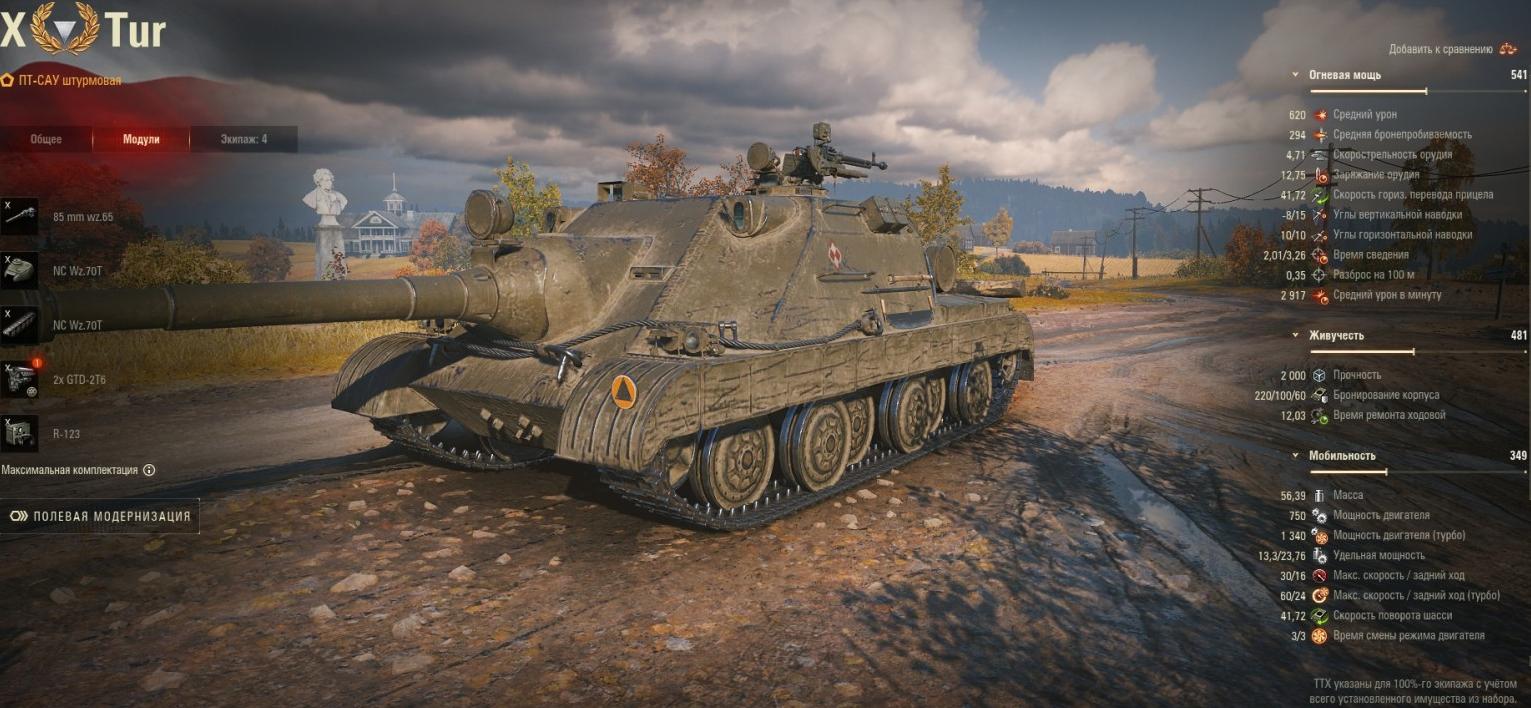Collapse the Живучесть section
The width and height of the screenshot is (1531, 708).
(x=1296, y=335)
